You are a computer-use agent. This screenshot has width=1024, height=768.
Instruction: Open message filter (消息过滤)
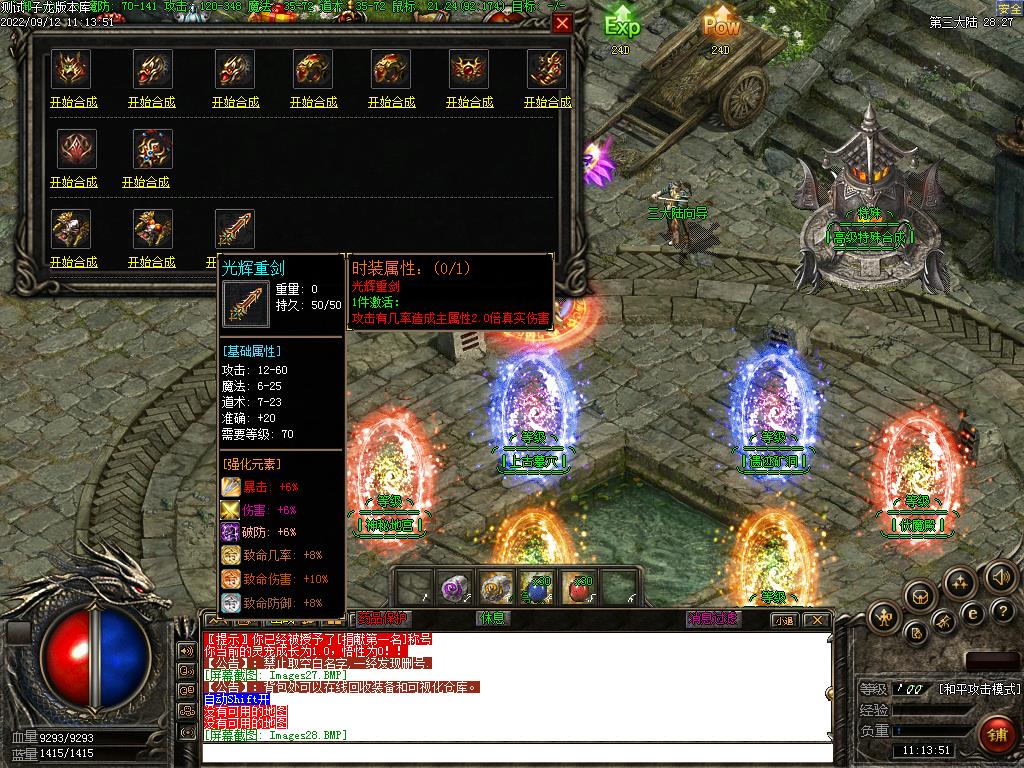point(712,618)
